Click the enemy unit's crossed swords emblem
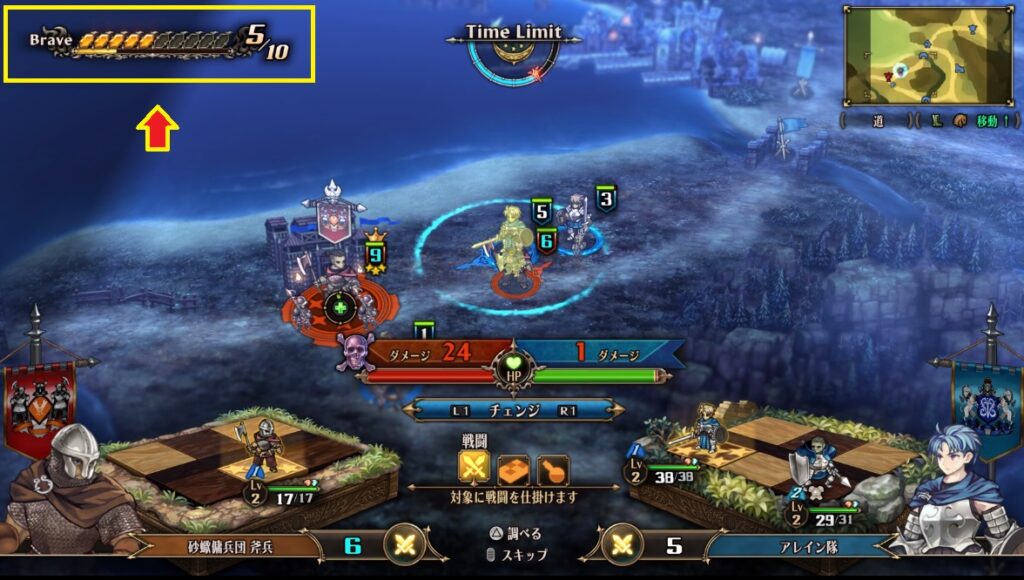The image size is (1024, 580). click(x=404, y=545)
